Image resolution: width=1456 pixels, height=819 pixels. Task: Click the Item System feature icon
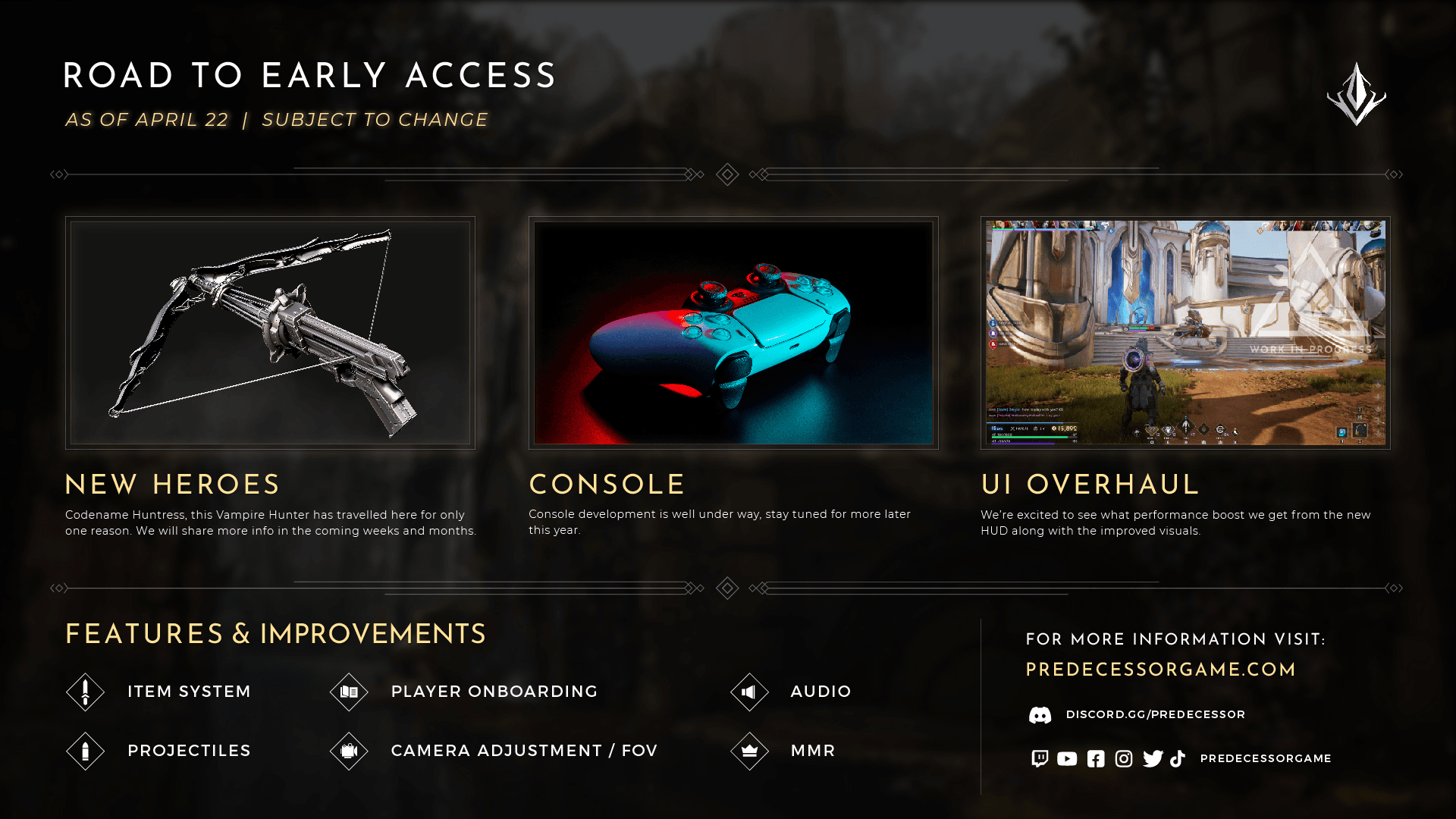click(85, 692)
